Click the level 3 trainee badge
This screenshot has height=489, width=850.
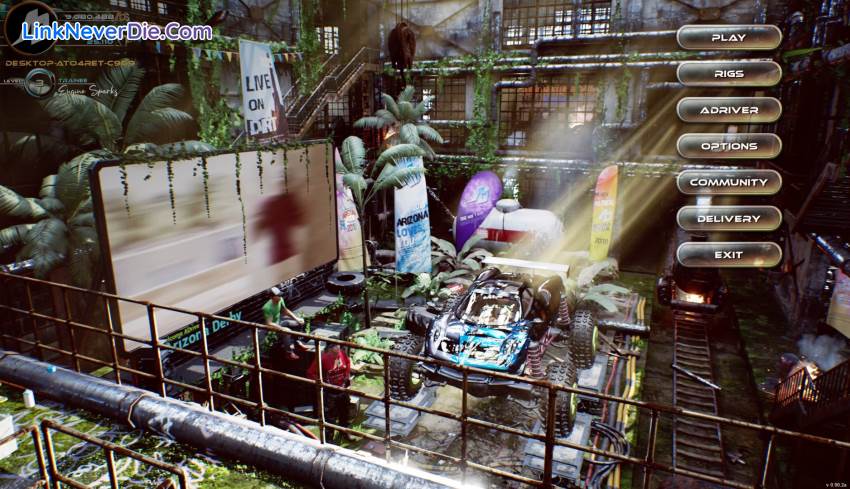click(39, 83)
